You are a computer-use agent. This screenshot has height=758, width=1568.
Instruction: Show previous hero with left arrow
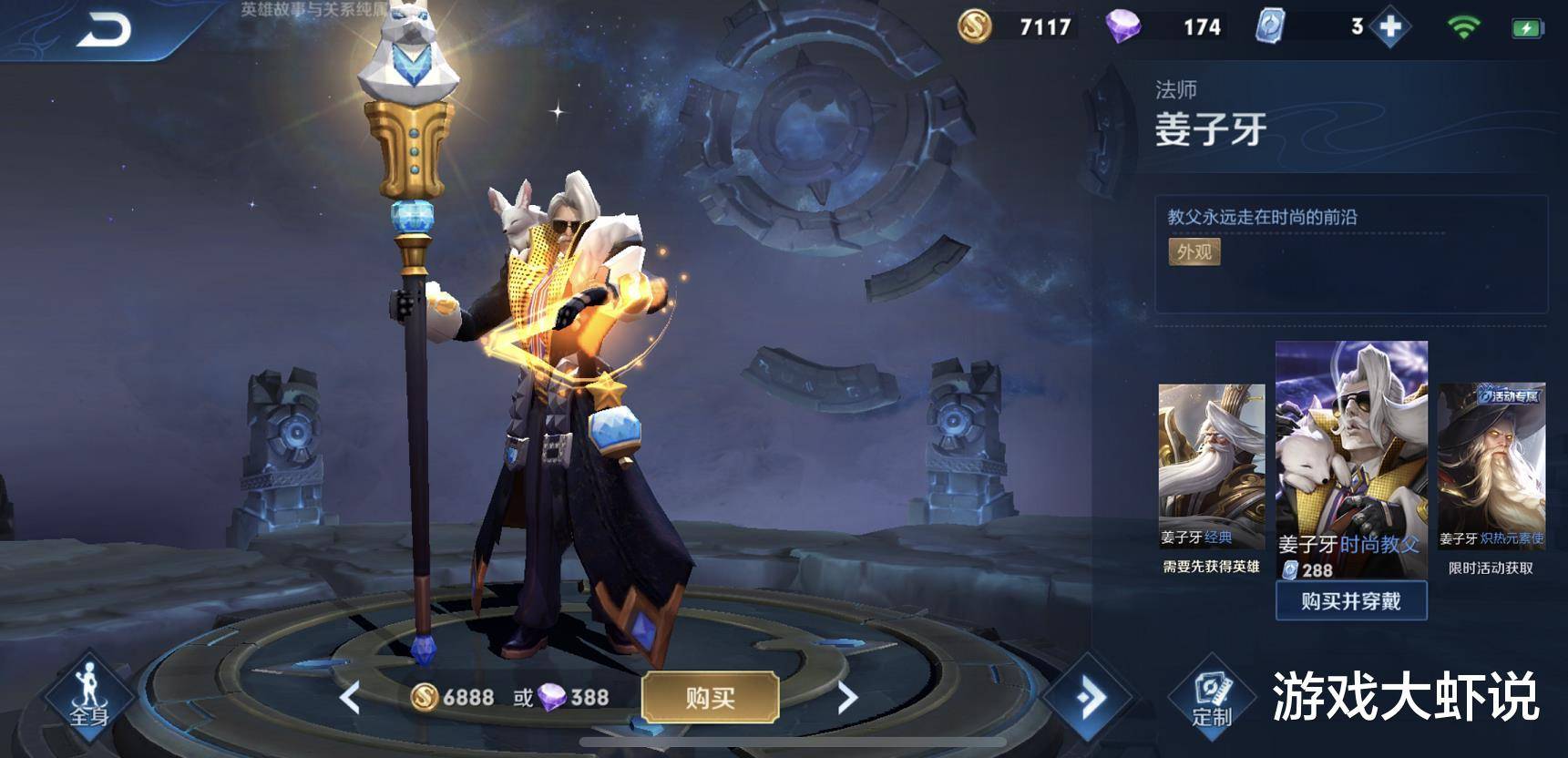350,698
